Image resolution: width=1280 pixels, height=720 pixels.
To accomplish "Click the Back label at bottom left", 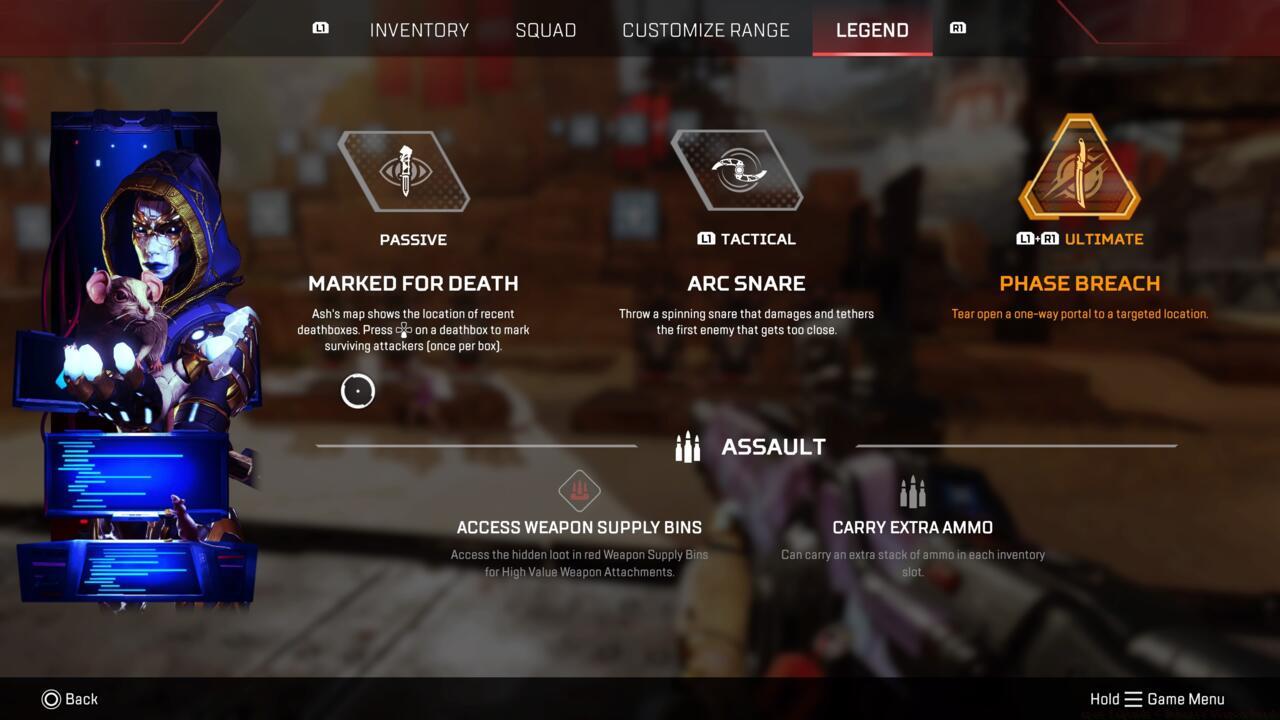I will tap(82, 699).
